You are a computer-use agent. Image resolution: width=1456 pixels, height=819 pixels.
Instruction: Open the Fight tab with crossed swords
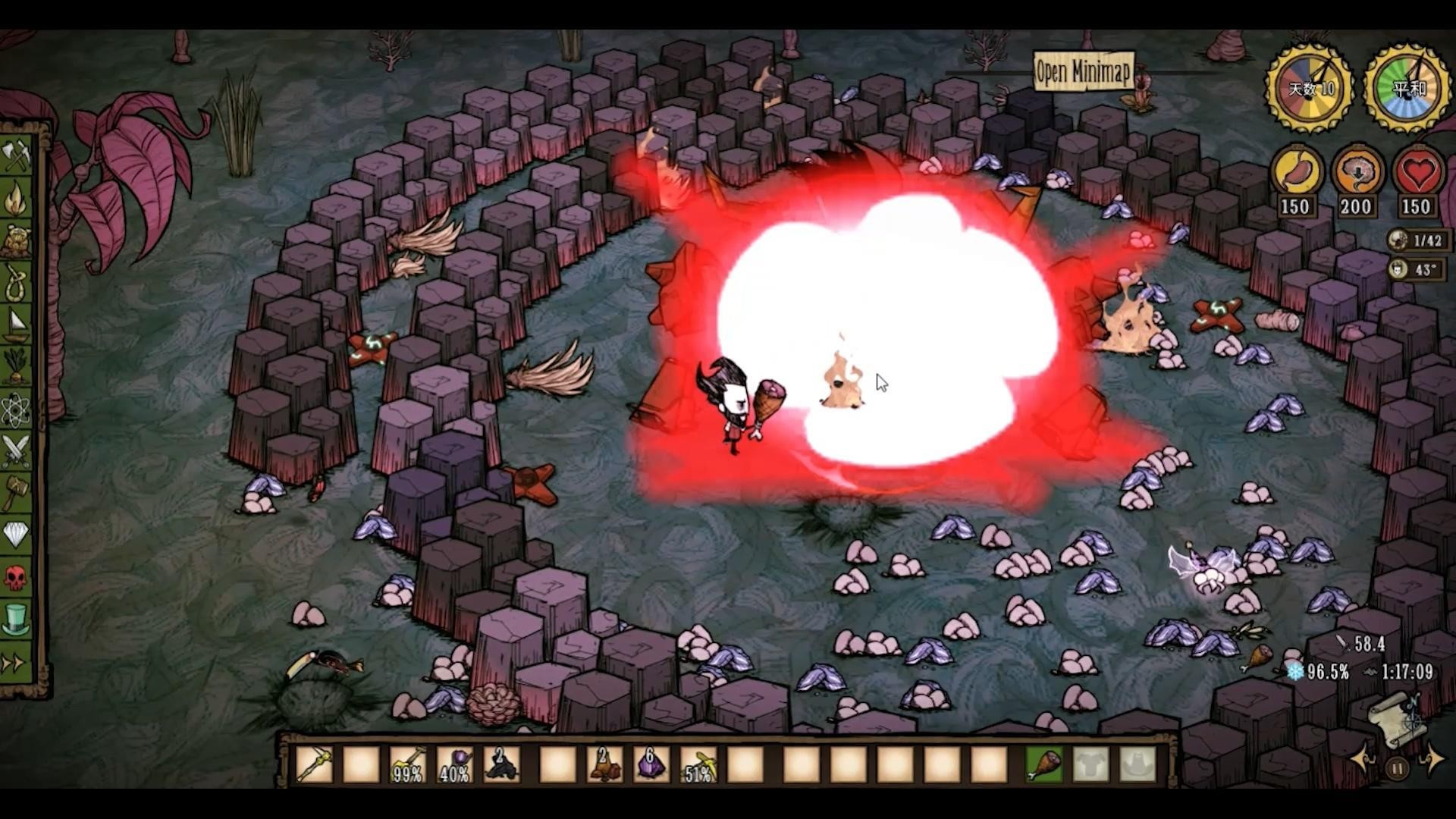(16, 451)
